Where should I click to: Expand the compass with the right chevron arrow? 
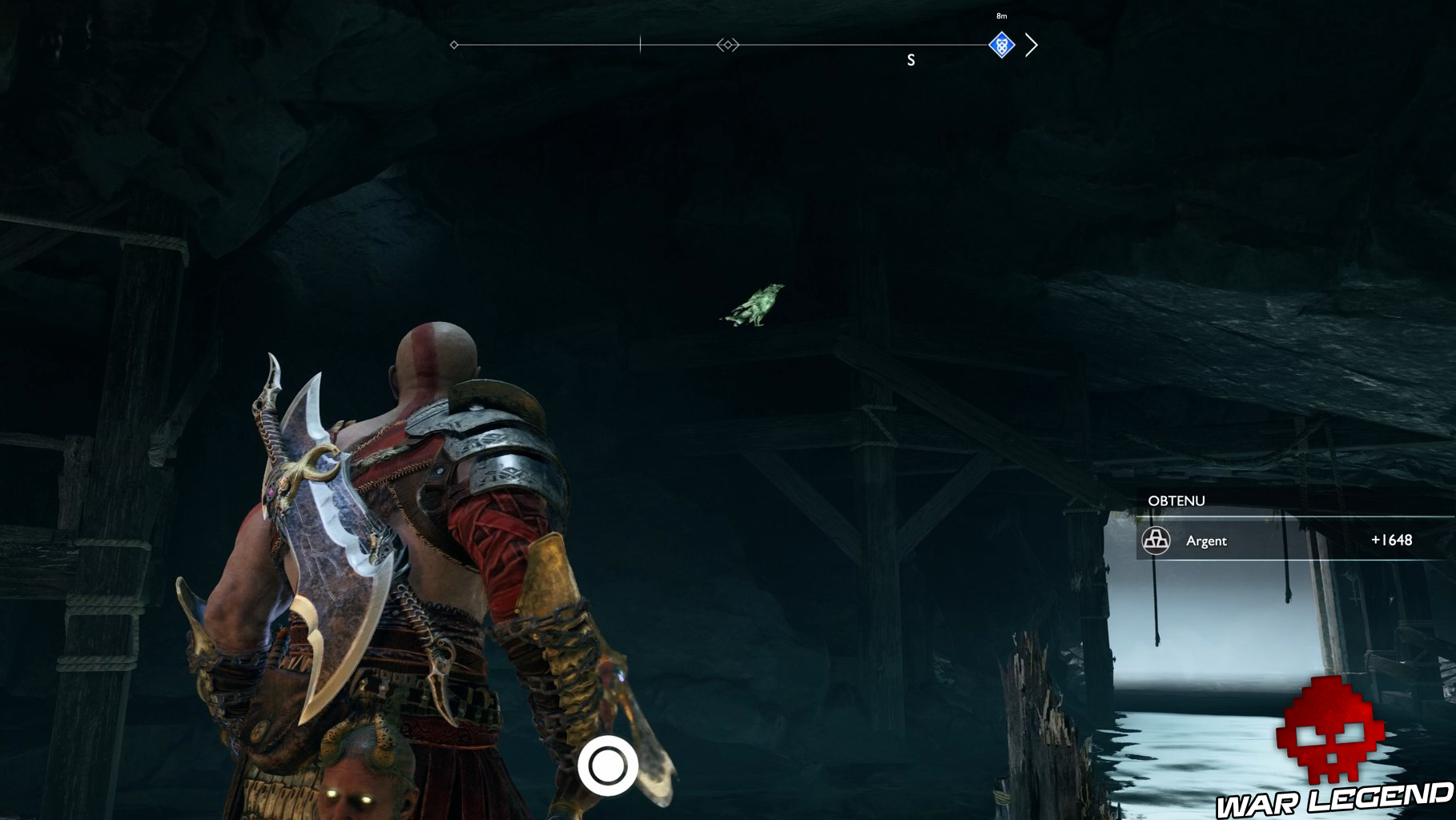point(1033,46)
